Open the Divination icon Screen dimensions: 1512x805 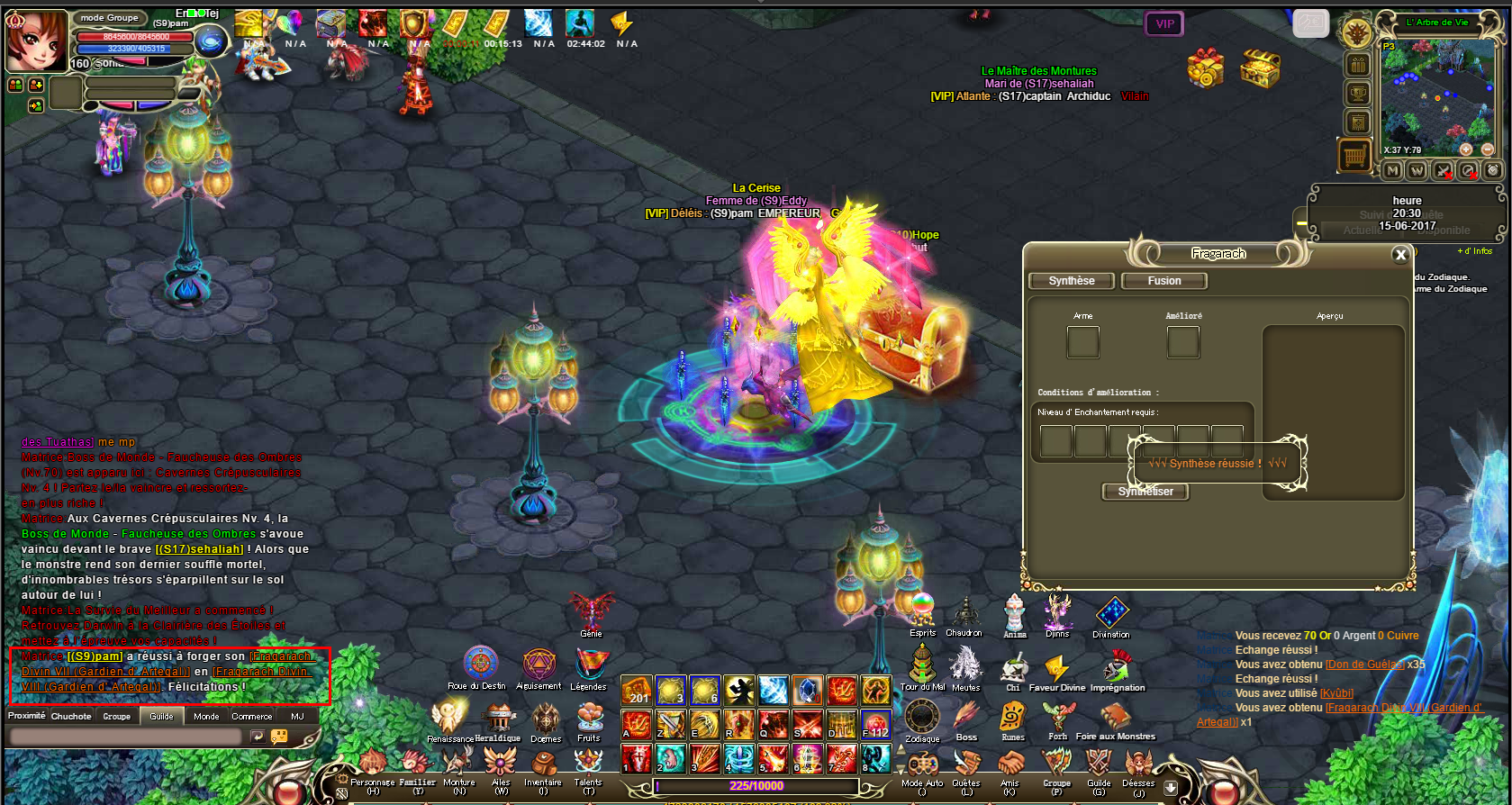pyautogui.click(x=1111, y=613)
